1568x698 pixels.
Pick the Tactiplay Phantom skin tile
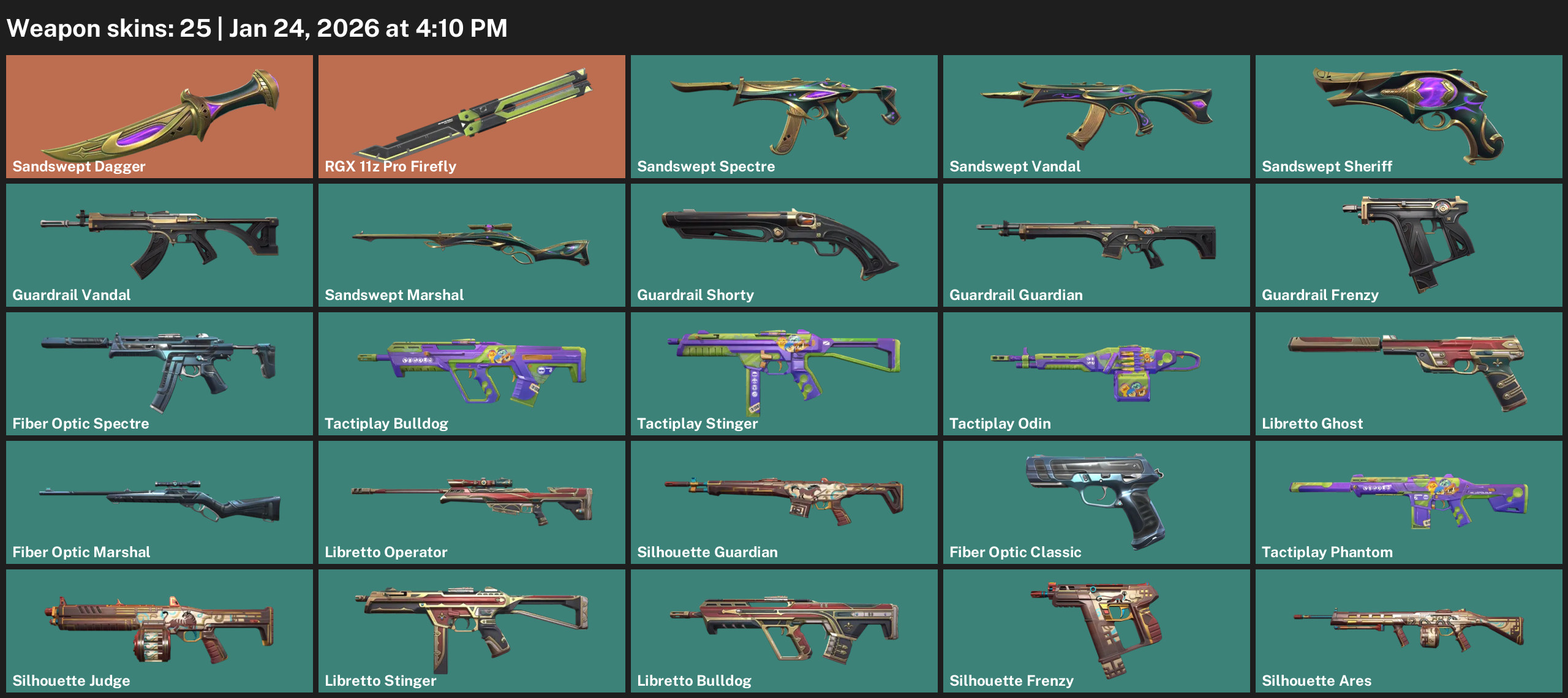point(1409,502)
